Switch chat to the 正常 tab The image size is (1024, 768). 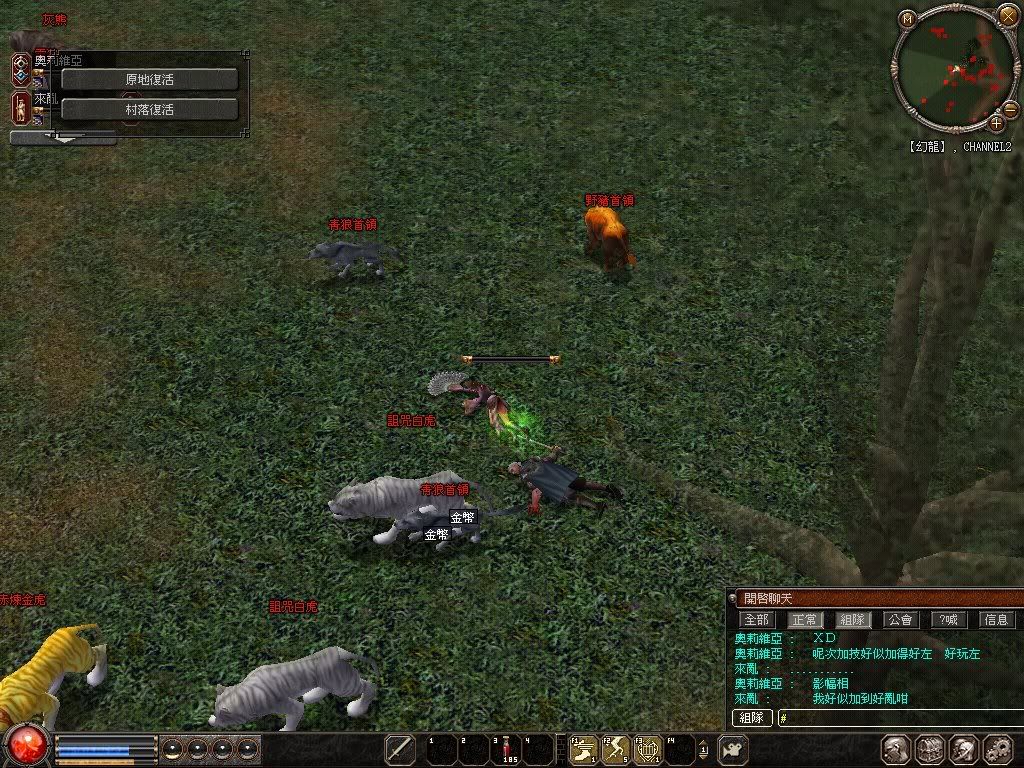804,620
